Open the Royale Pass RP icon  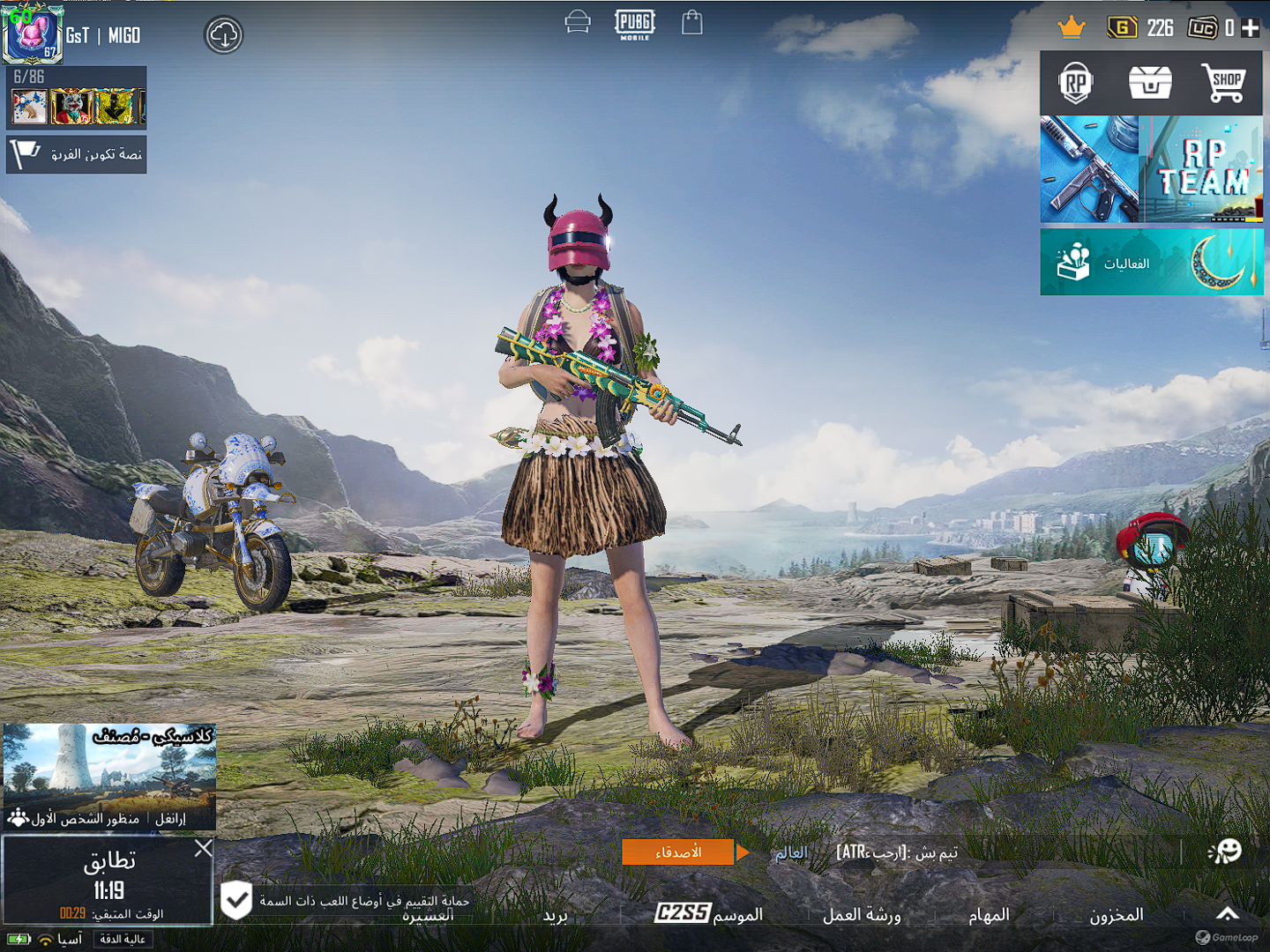[1076, 84]
